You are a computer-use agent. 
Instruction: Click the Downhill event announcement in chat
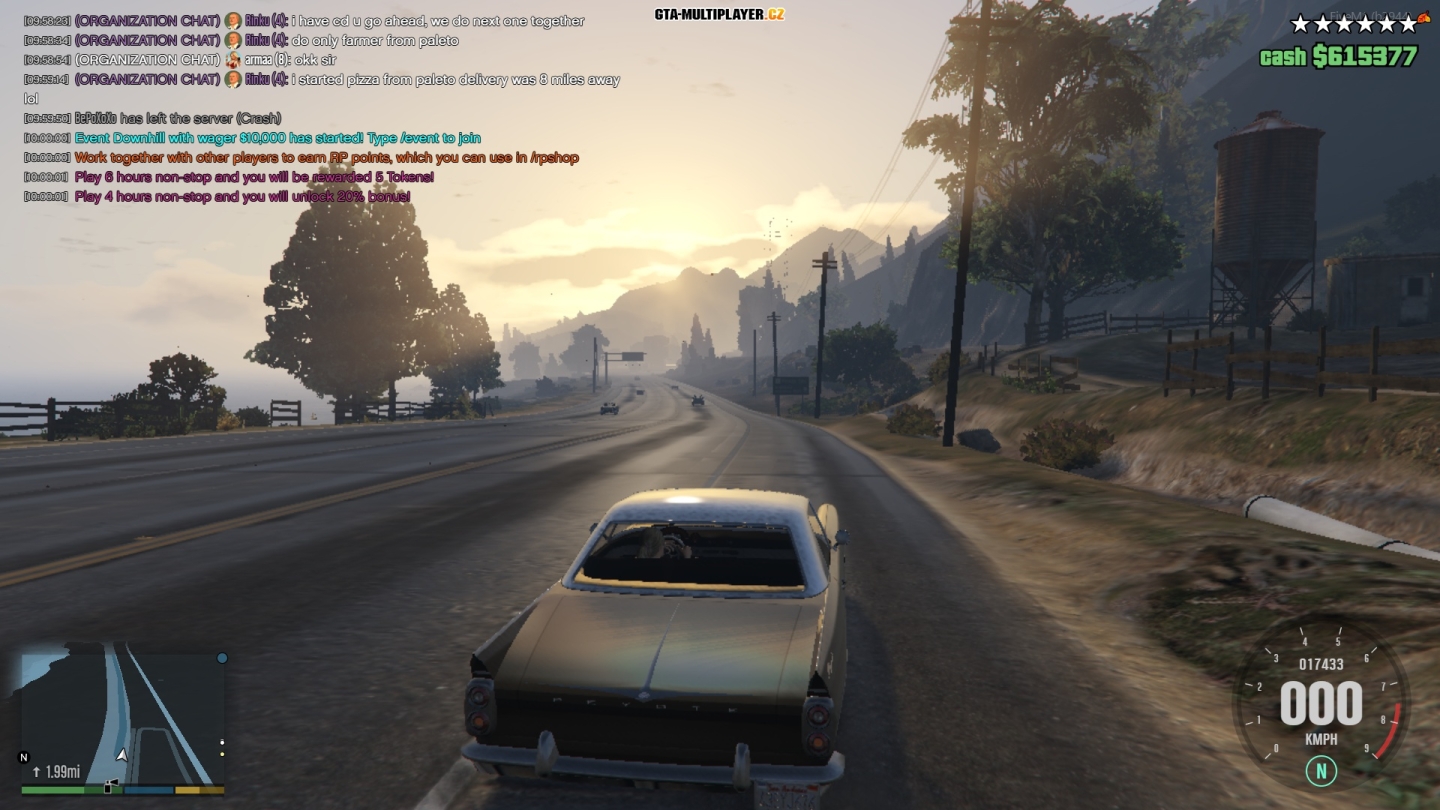coord(277,138)
